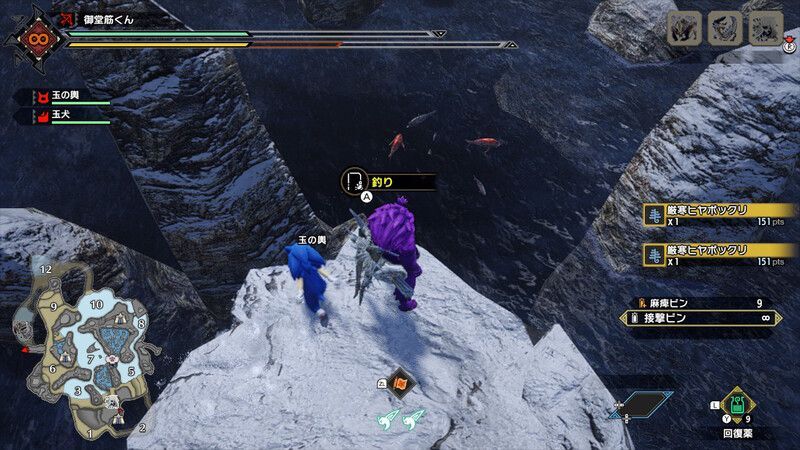800x450 pixels.
Task: Select the 玉の輿 buddy status entry
Action: (x=60, y=97)
